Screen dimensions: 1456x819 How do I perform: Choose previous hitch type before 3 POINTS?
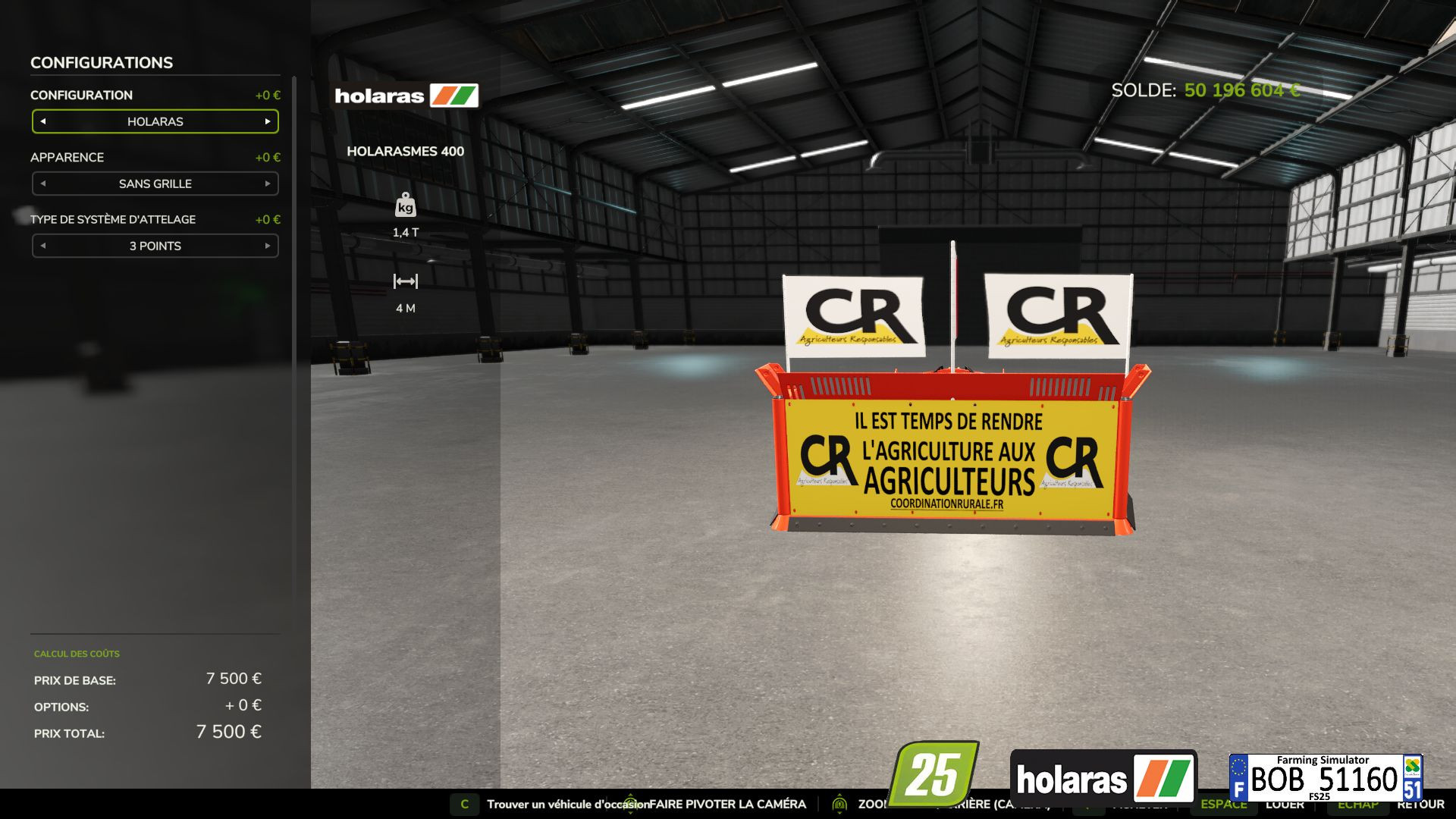point(43,246)
